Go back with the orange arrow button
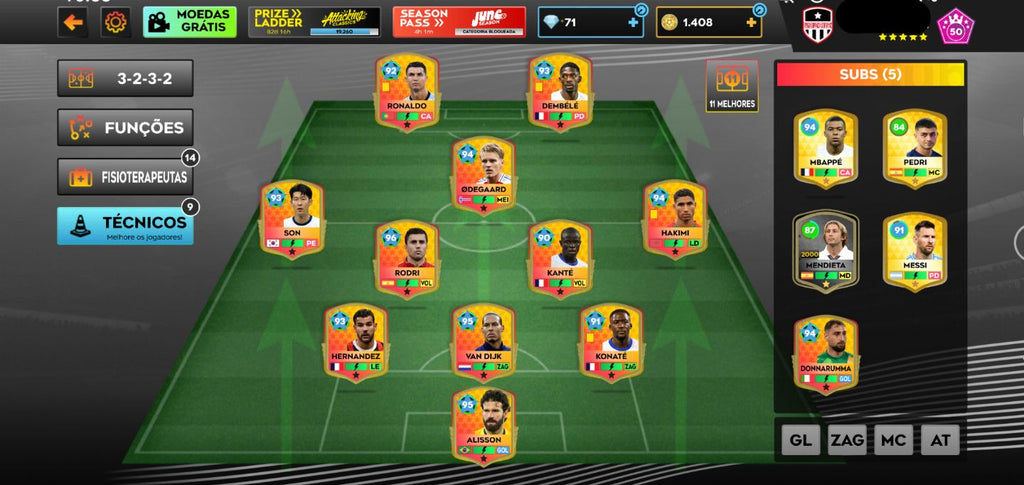1024x485 pixels. coord(72,21)
